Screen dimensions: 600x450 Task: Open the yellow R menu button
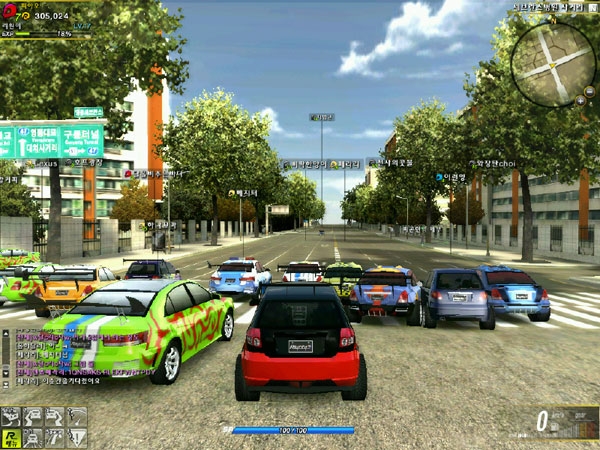tap(9, 436)
